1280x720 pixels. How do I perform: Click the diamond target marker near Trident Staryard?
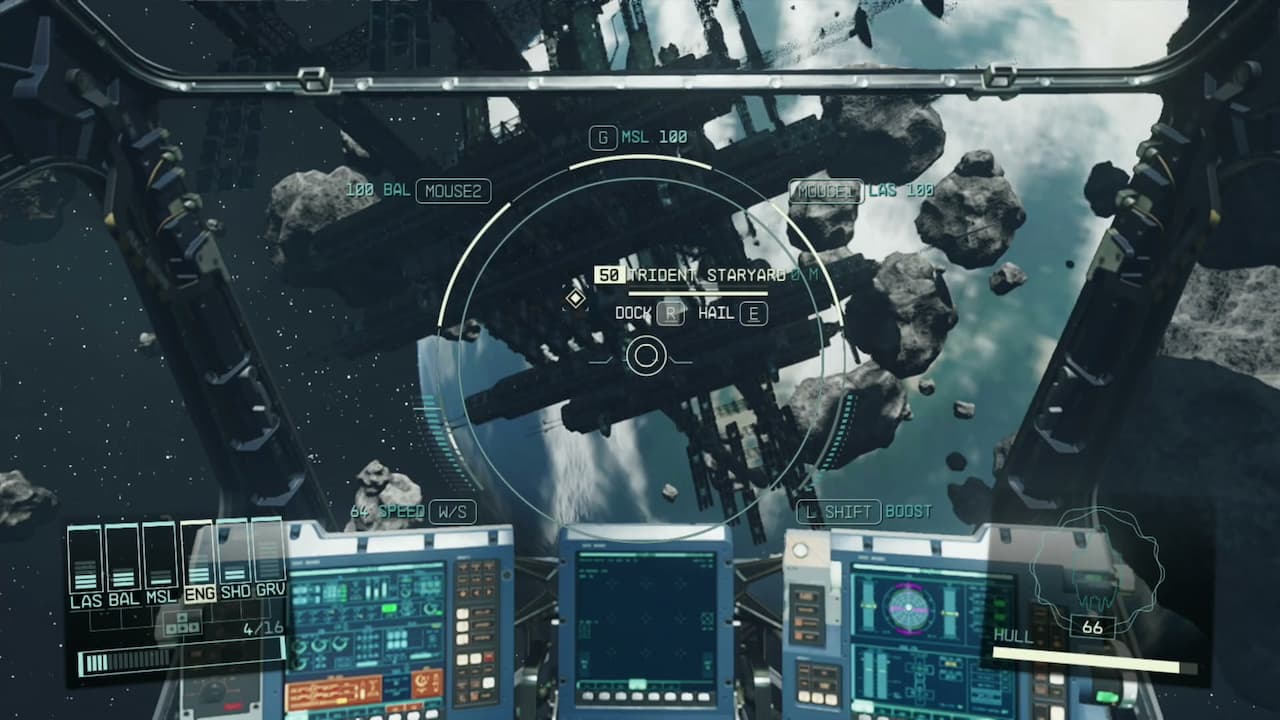pos(574,297)
